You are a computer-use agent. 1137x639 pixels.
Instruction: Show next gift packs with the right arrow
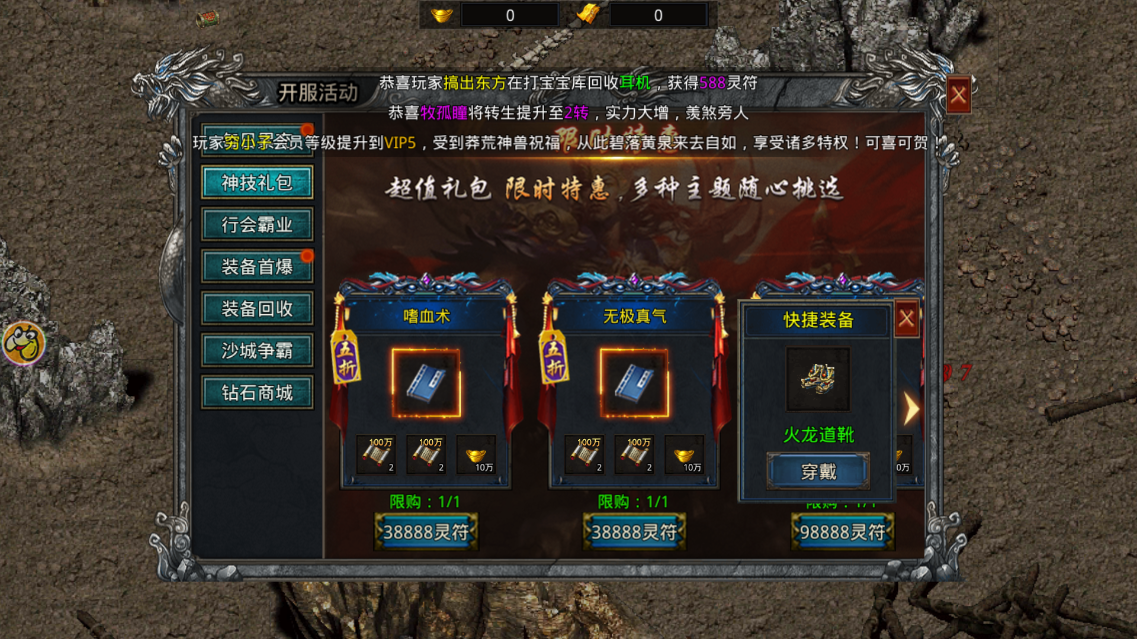click(911, 408)
